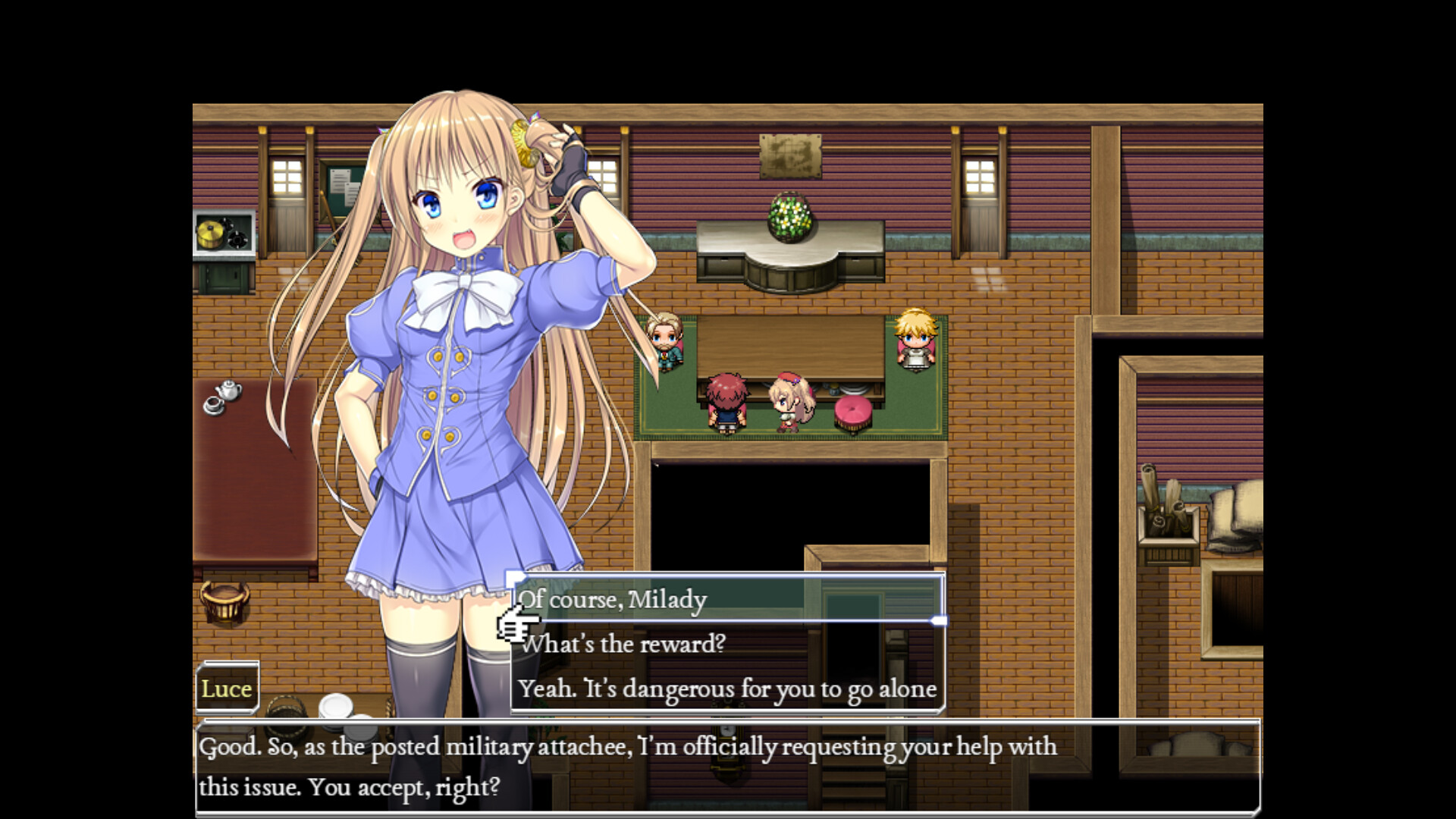
Task: Click the framed map hanging above the counter
Action: (791, 155)
